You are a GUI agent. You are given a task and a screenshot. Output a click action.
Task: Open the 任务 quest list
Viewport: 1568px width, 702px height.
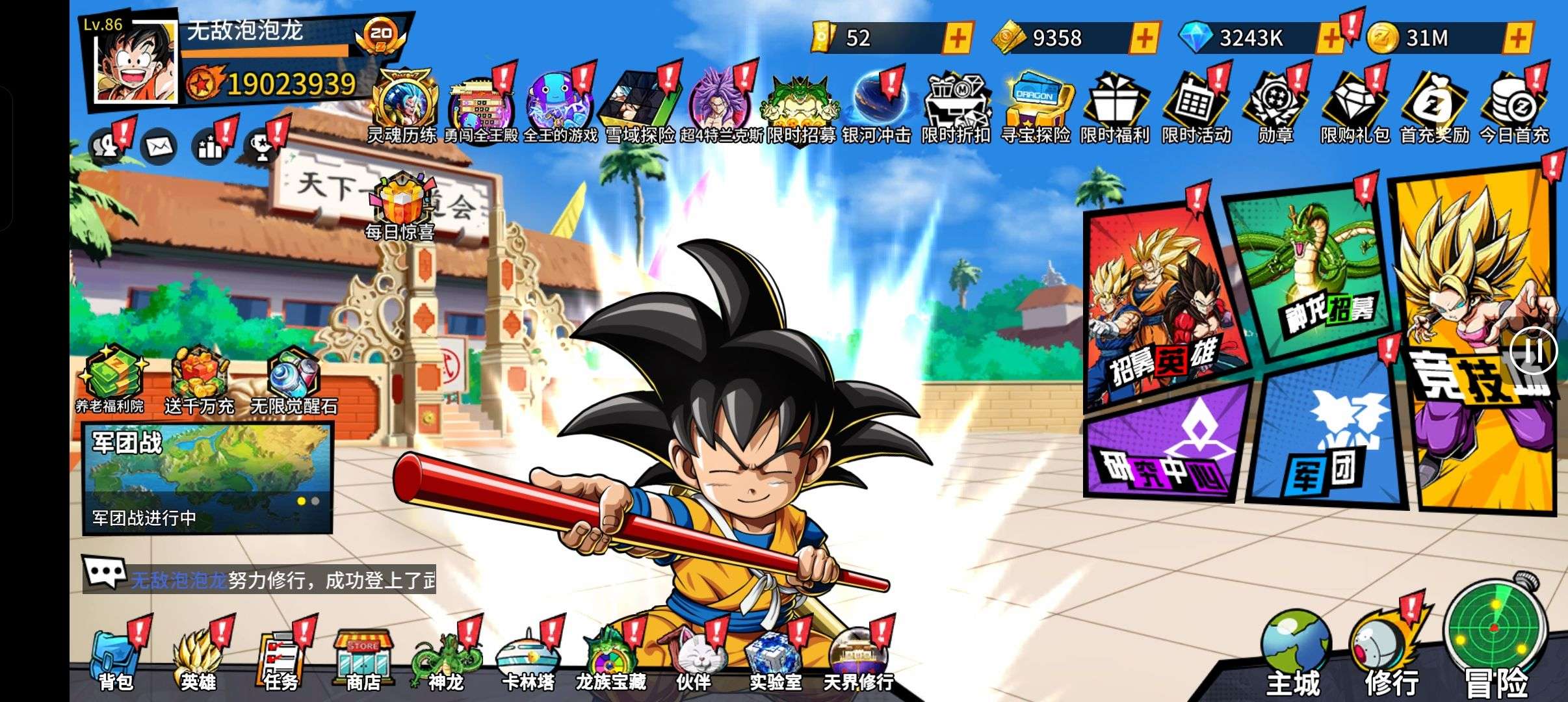(281, 660)
